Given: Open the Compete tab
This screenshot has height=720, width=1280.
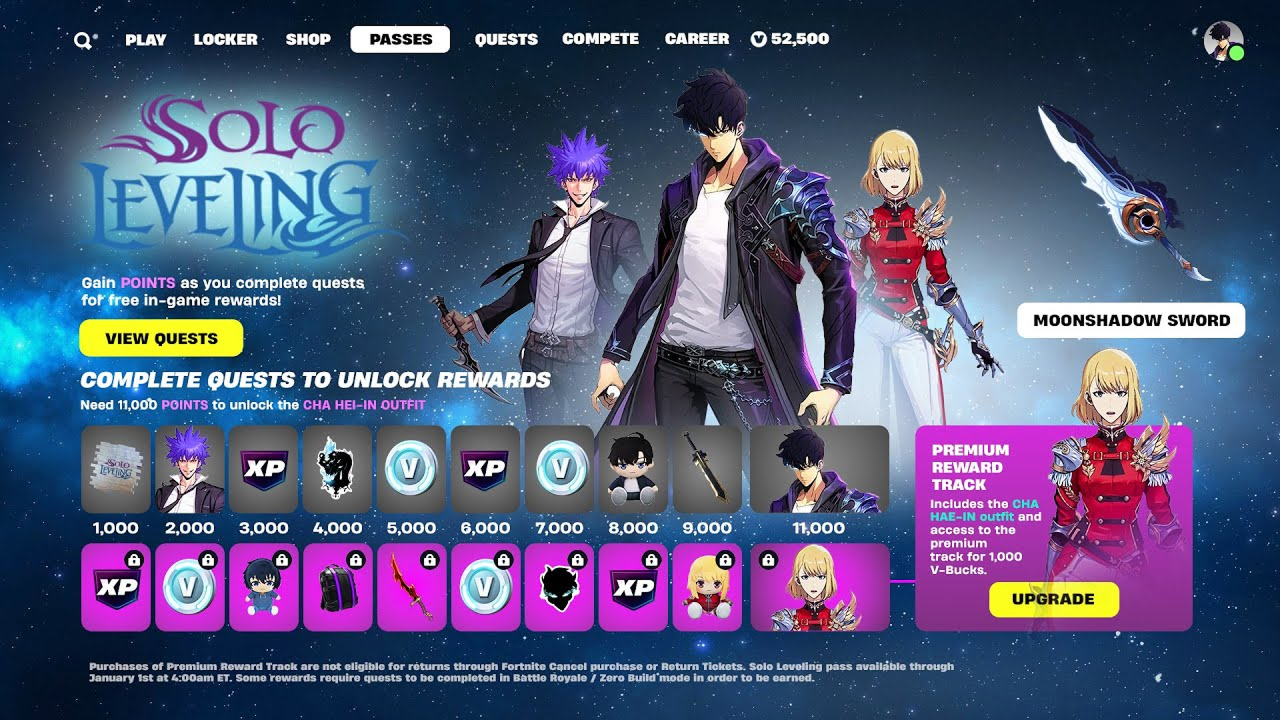Looking at the screenshot, I should tap(600, 40).
